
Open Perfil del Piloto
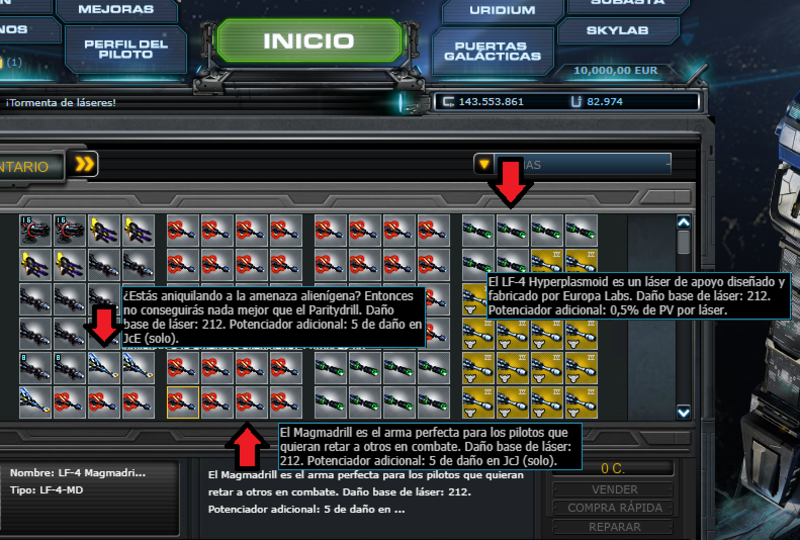click(125, 50)
